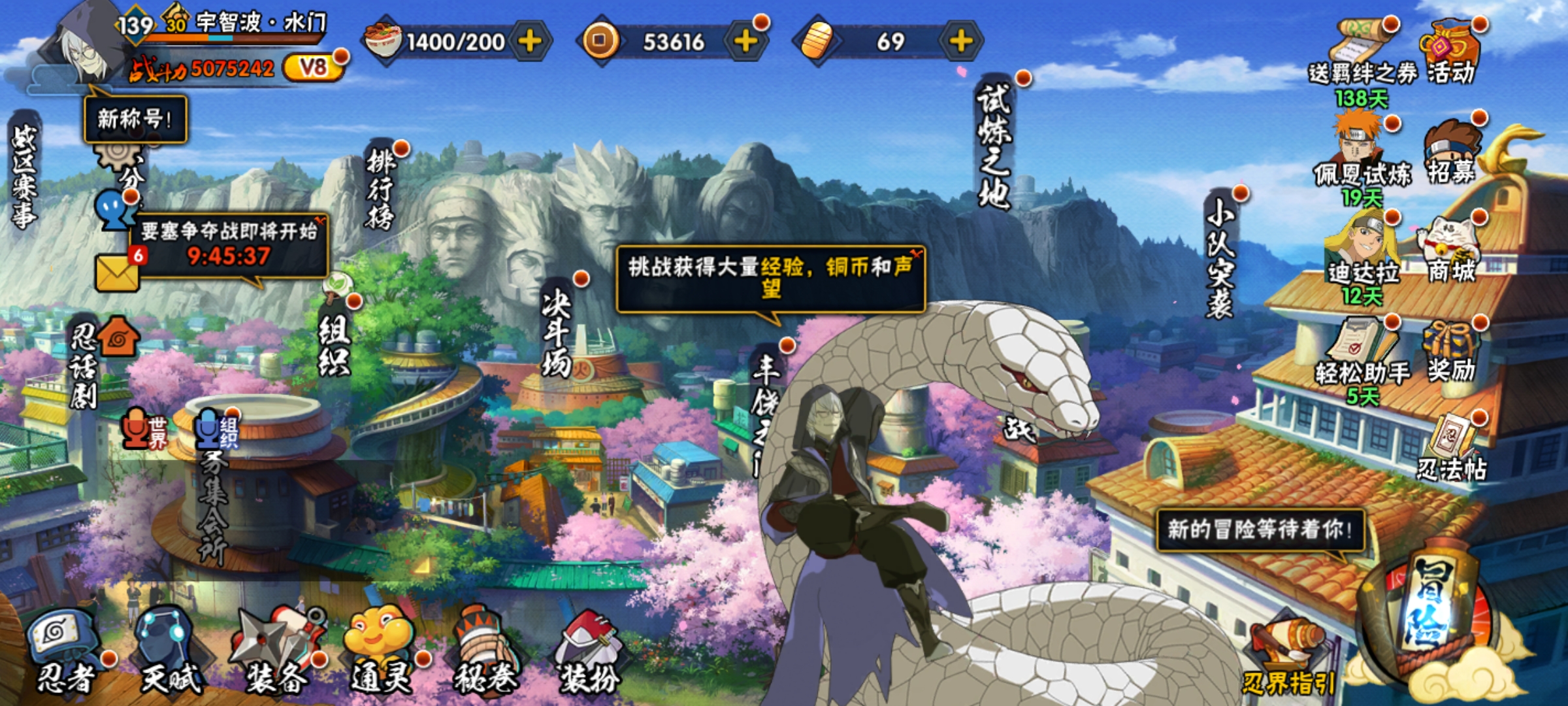The height and width of the screenshot is (706, 1568).
Task: Open the 忍者 ninja menu
Action: pos(65,654)
